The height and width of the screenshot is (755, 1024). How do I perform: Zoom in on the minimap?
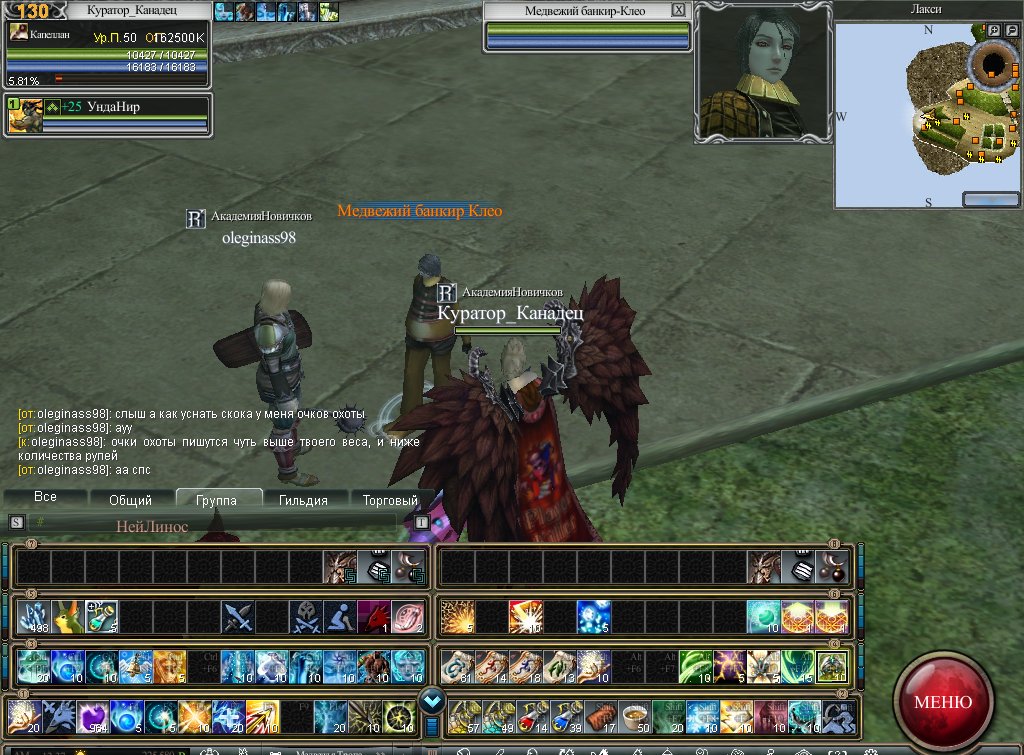point(994,31)
